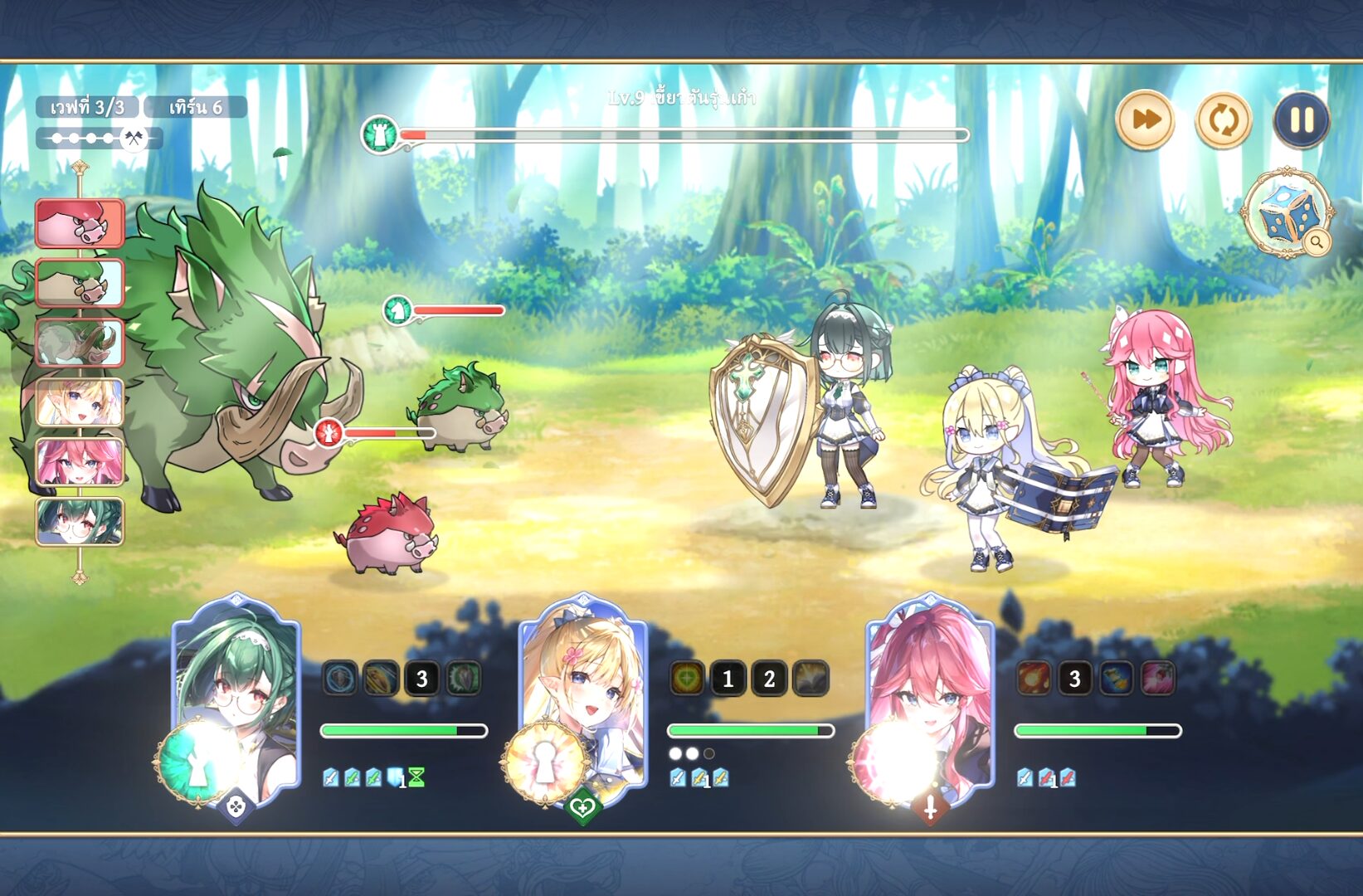
Task: Toggle the auto-battle cycle arrows button
Action: [x=1223, y=120]
